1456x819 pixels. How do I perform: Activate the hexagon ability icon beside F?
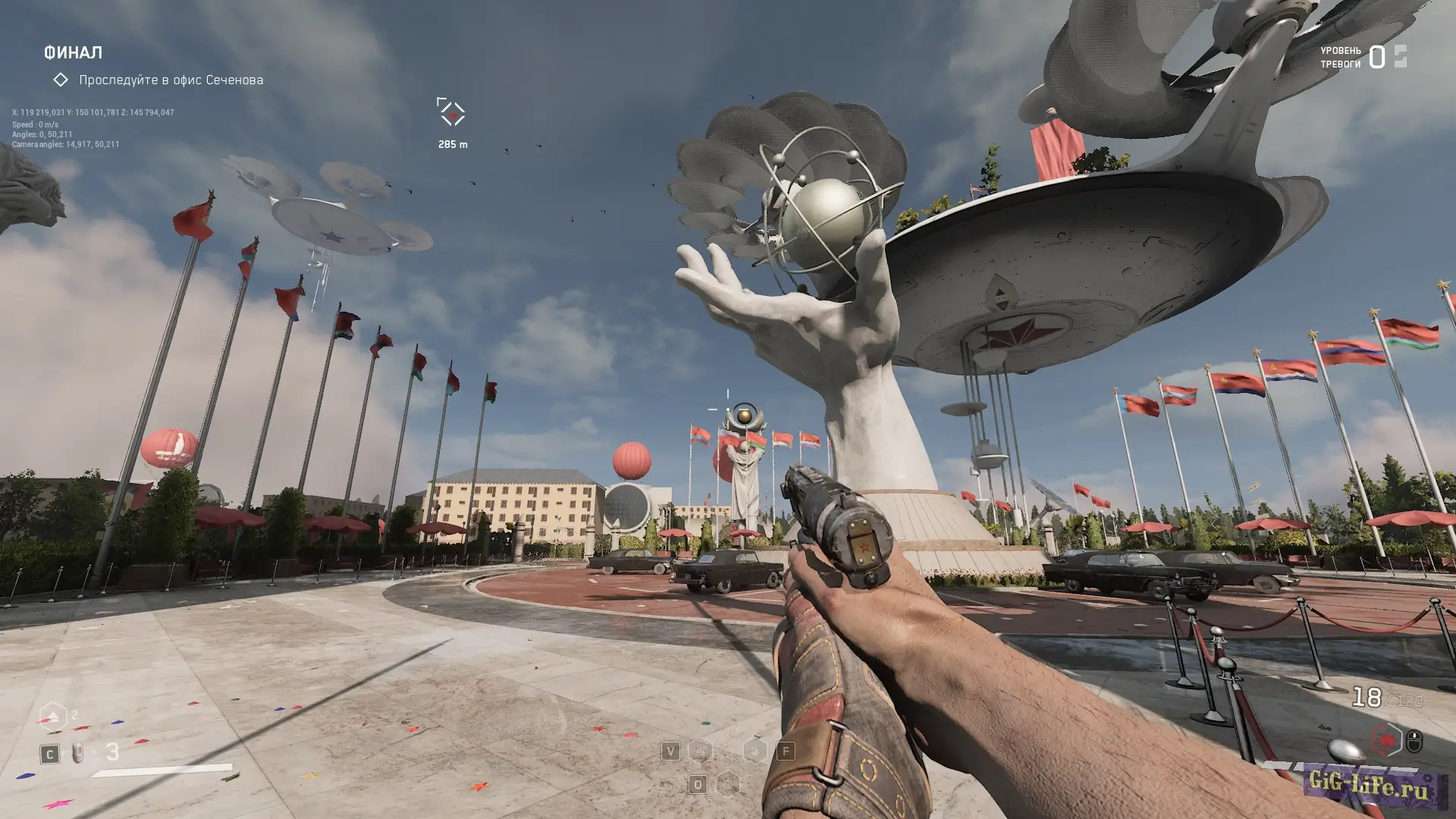755,751
